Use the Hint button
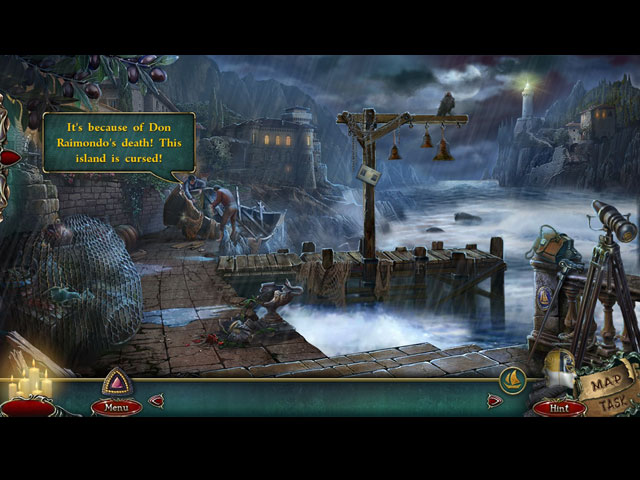Image resolution: width=640 pixels, height=480 pixels. pos(559,407)
